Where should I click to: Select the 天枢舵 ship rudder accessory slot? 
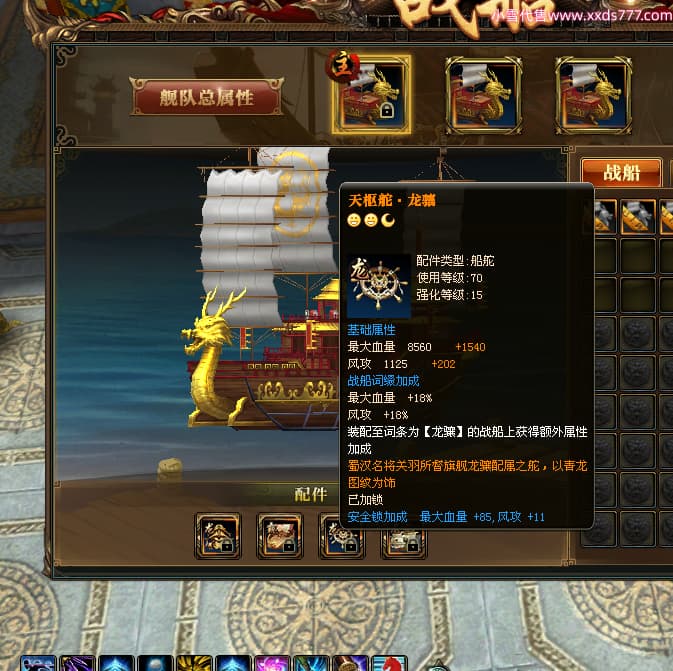pos(342,536)
